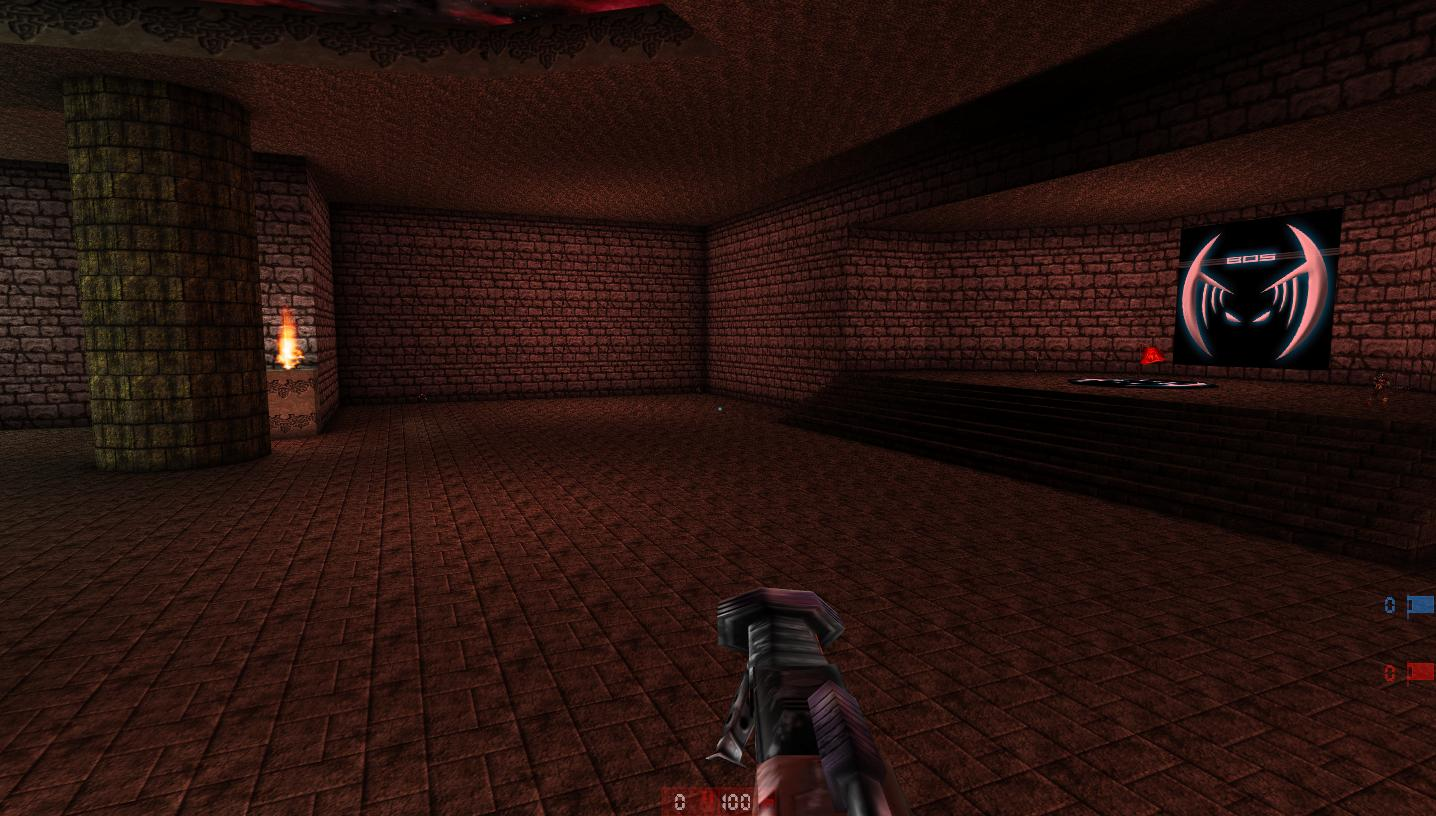
Task: Click the red flag status icon
Action: point(1418,673)
